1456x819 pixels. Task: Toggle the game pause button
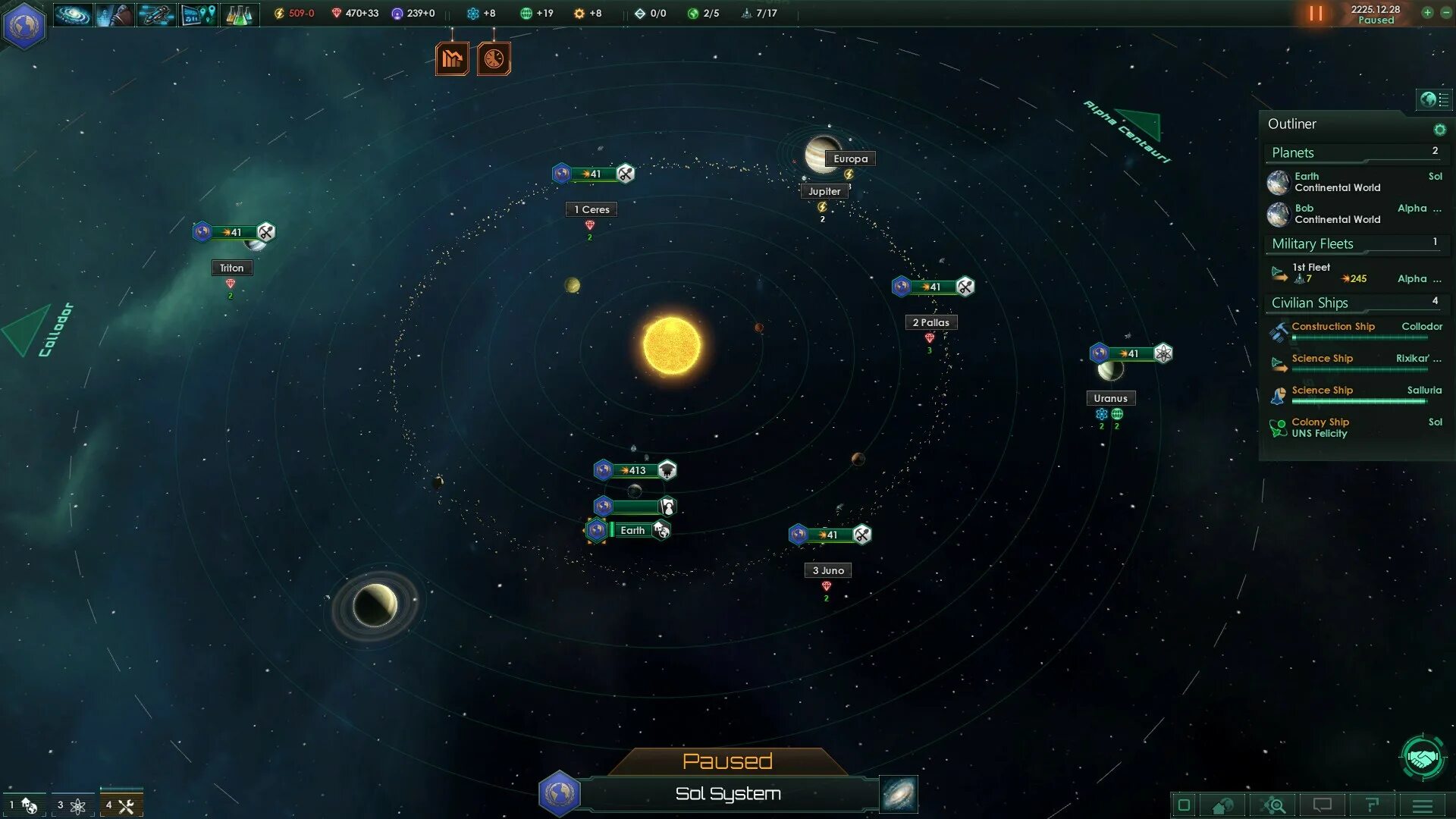pos(1316,14)
